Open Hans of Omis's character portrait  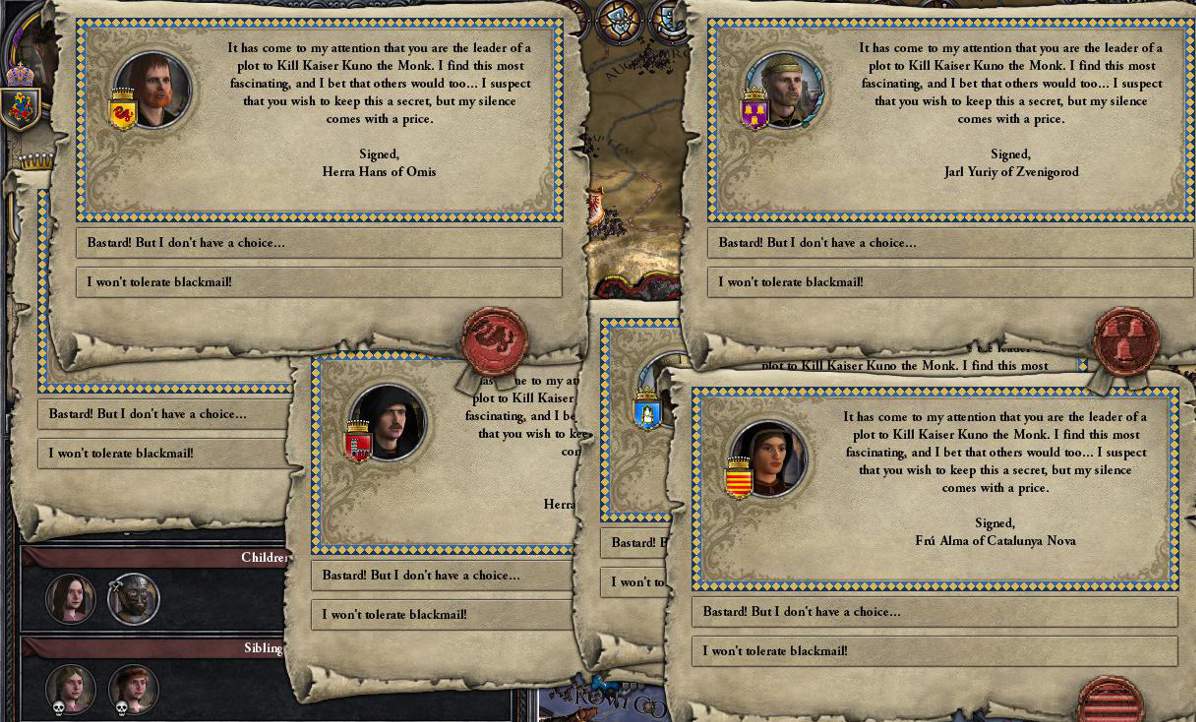(x=152, y=90)
